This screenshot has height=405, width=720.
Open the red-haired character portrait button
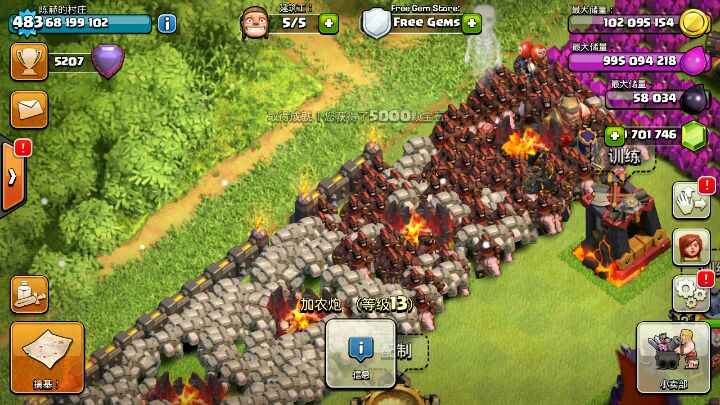tap(690, 248)
